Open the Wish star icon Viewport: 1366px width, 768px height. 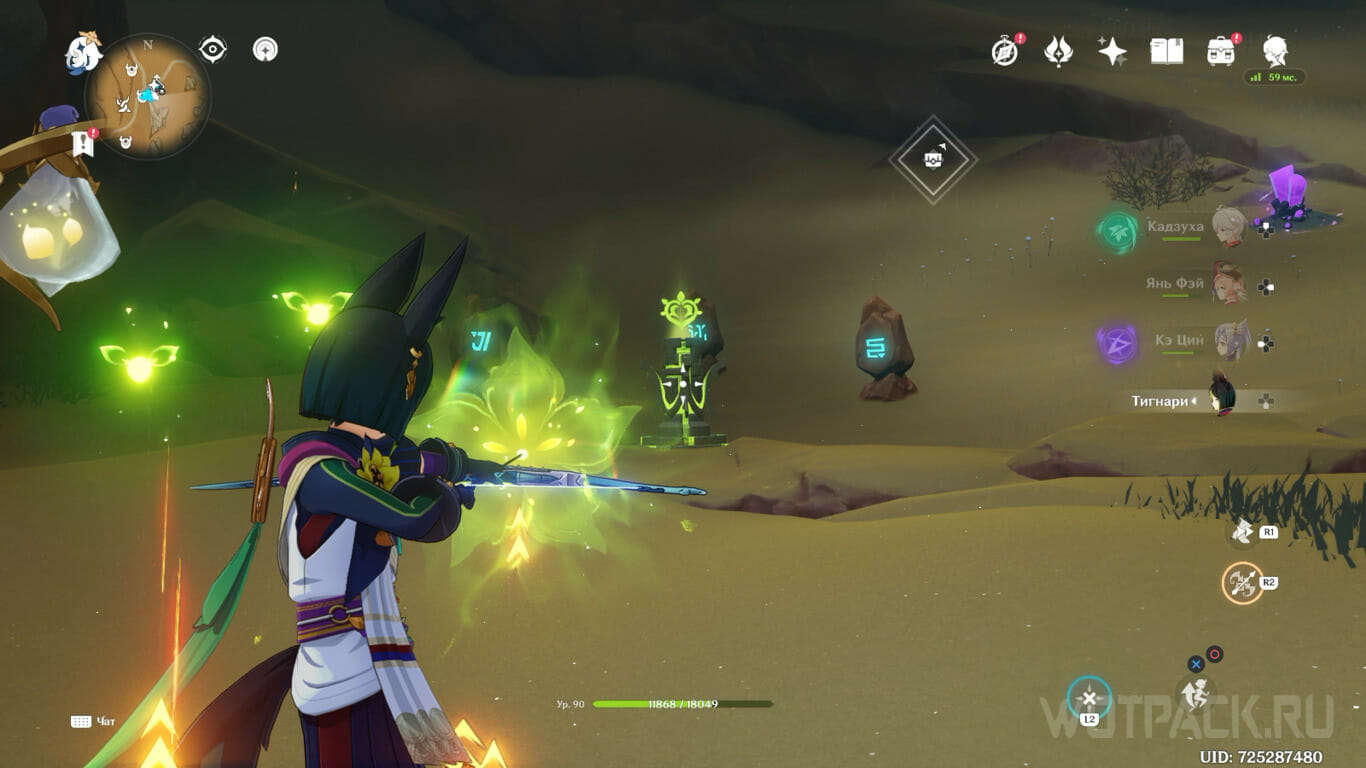tap(1112, 51)
